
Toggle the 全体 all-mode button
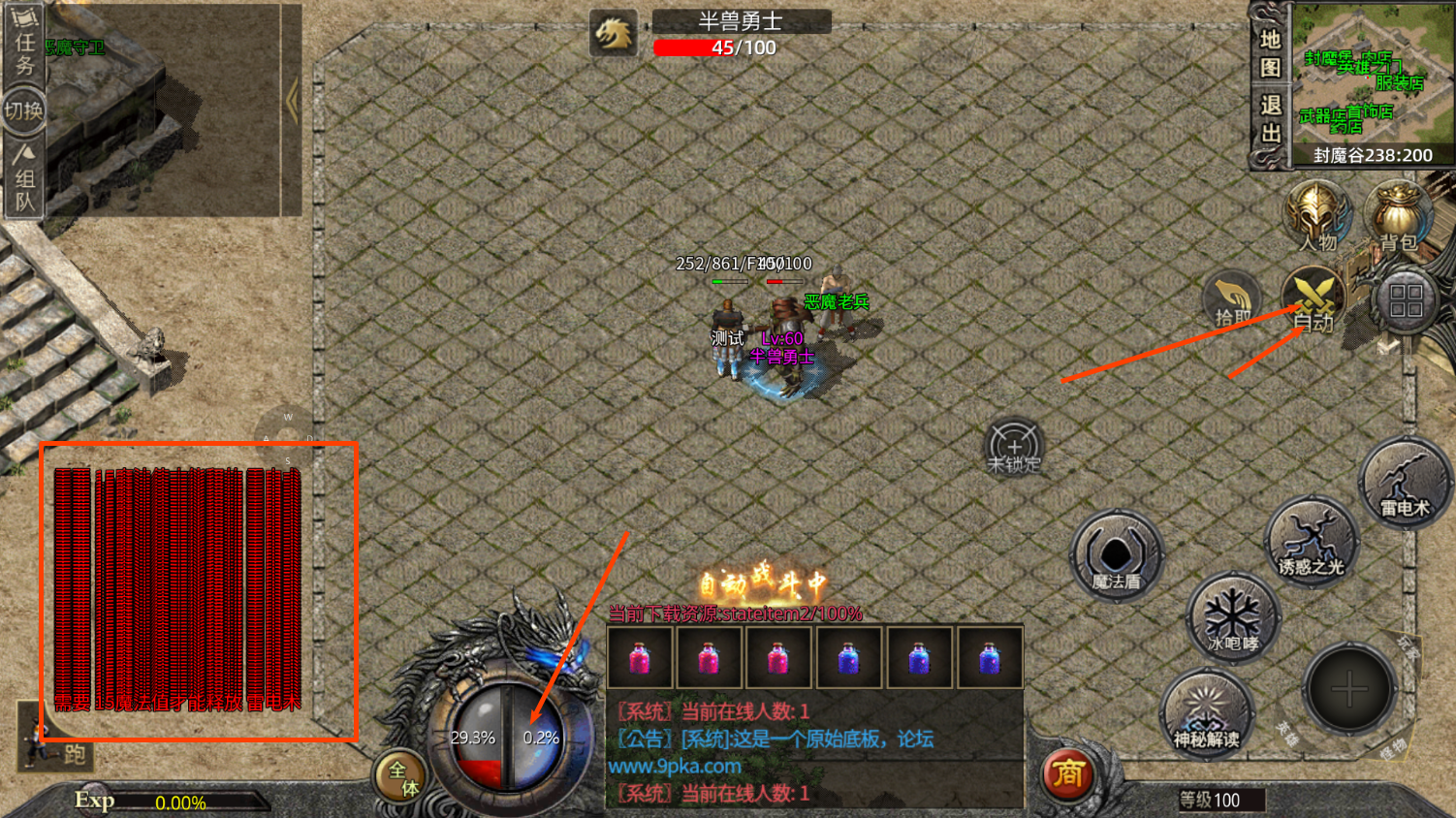tap(401, 777)
